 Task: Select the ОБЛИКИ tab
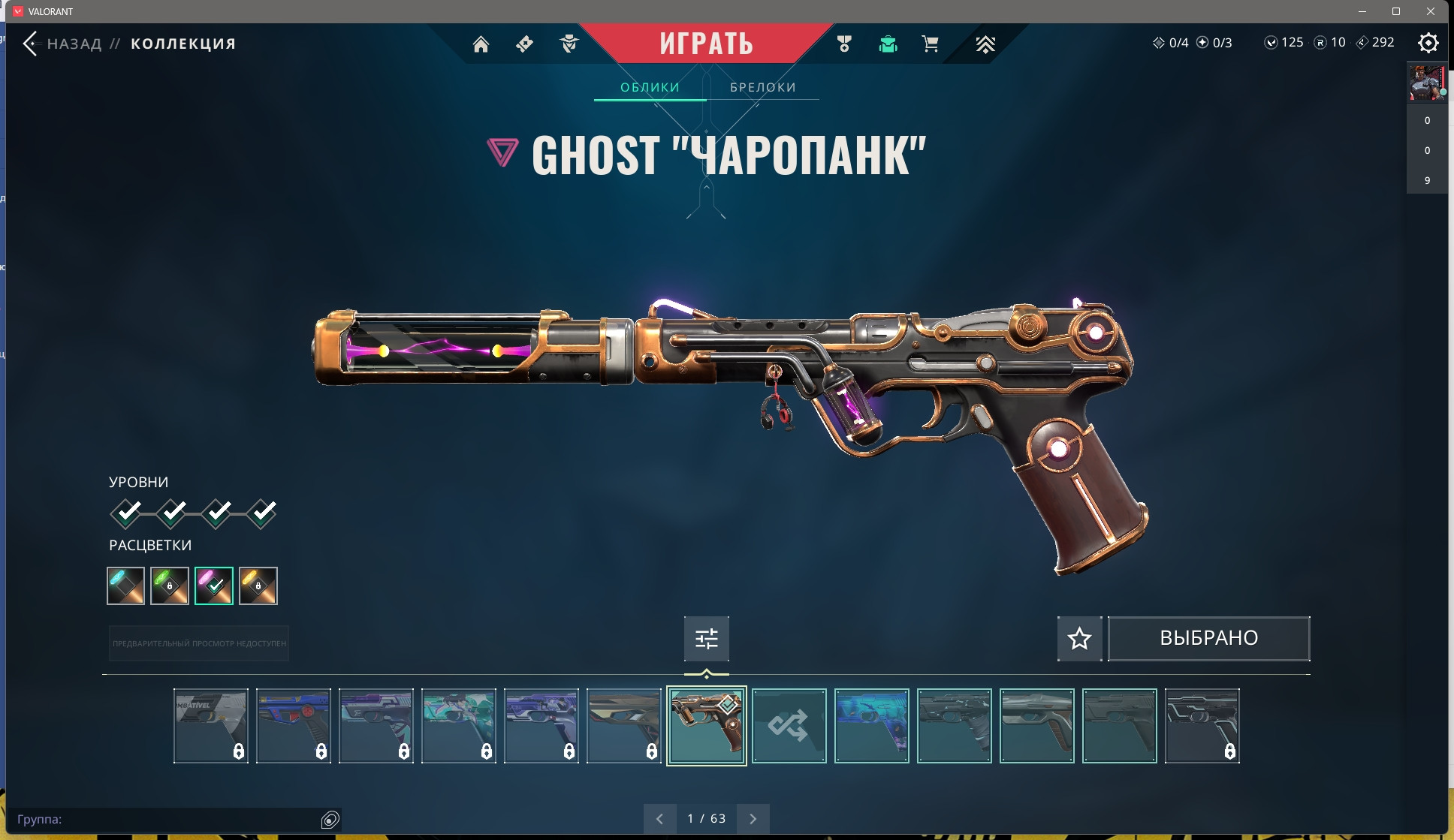point(650,87)
